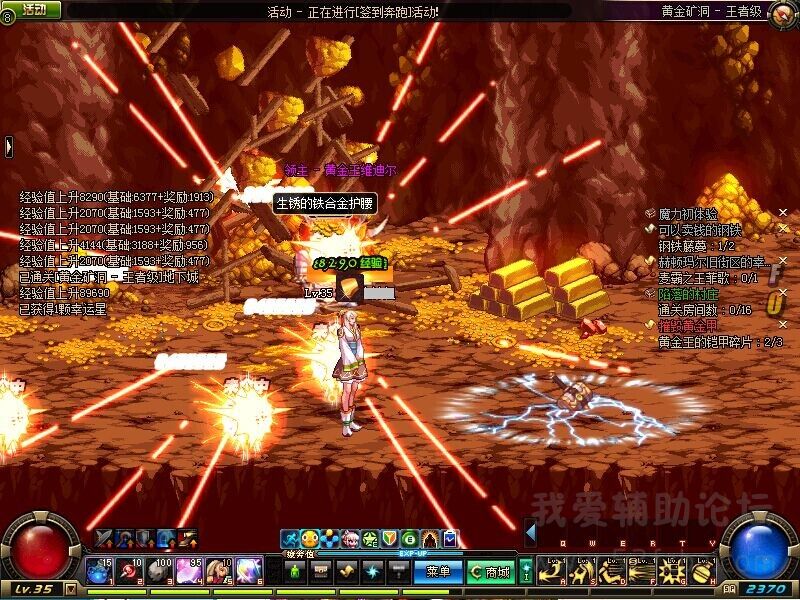Screen dimensions: 800x600
Task: Use the red item in slot 2
Action: (131, 570)
